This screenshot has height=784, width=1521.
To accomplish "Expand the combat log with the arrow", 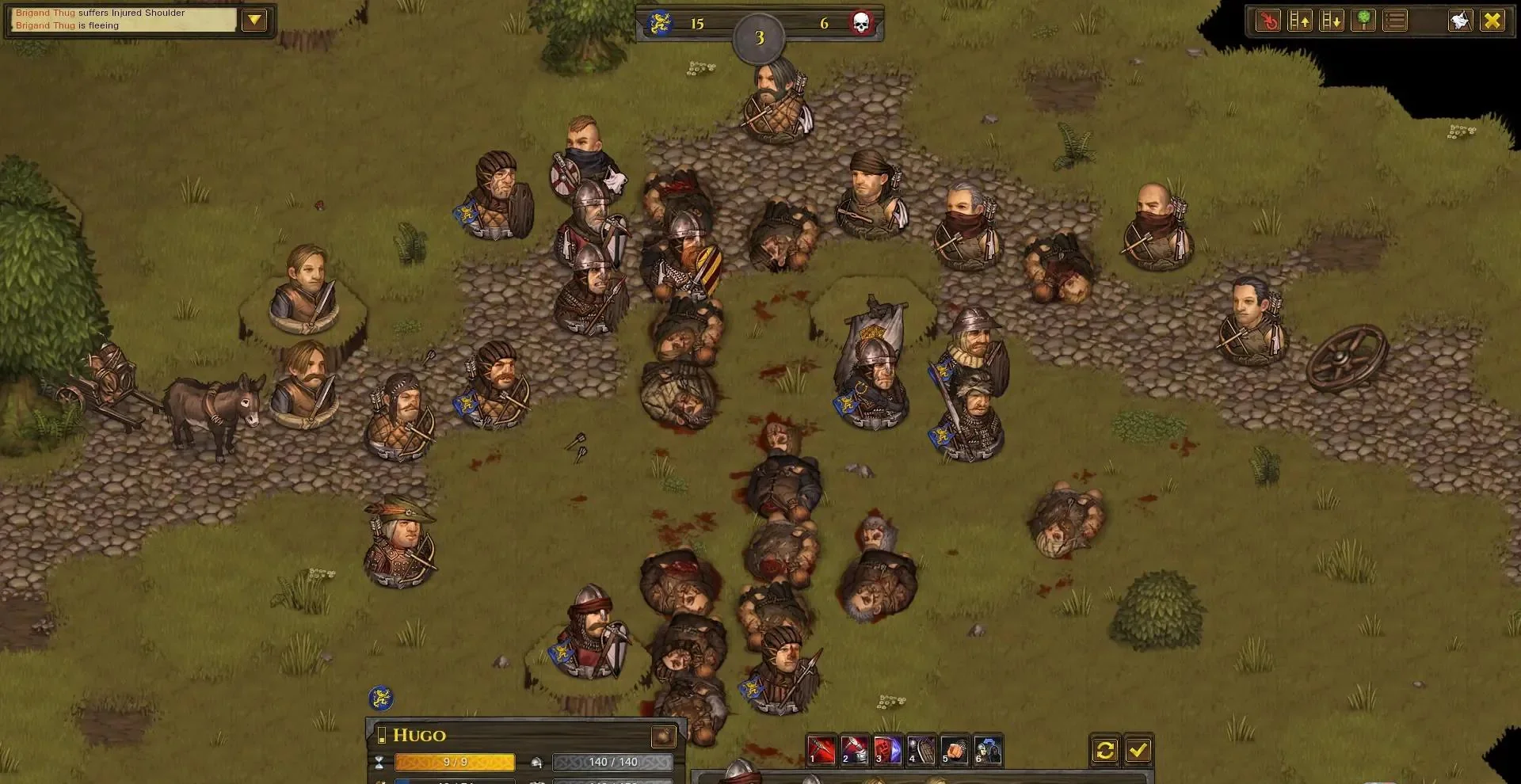I will 254,20.
